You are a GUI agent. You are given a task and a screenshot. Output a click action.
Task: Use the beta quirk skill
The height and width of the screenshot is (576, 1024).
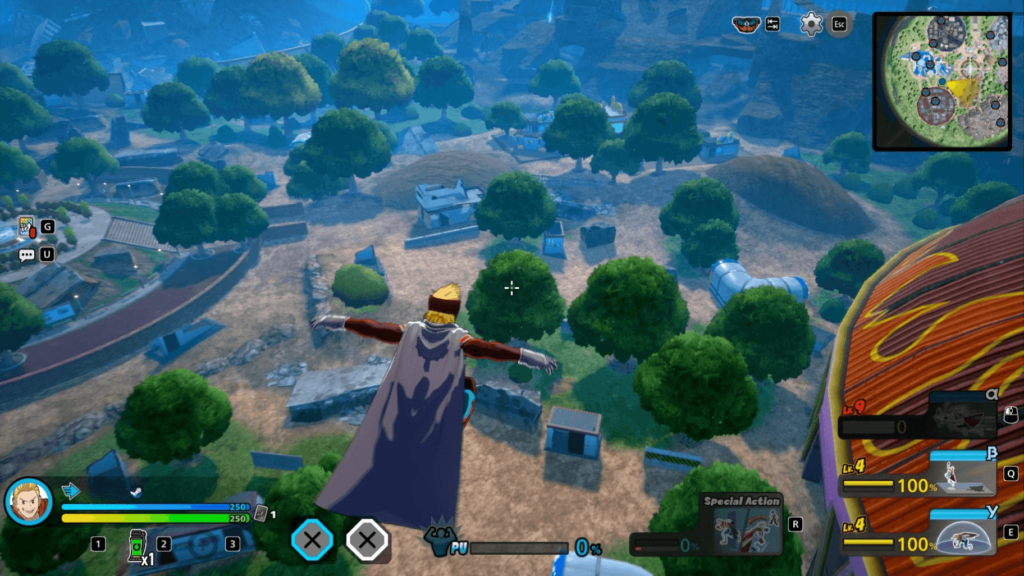pyautogui.click(x=962, y=472)
